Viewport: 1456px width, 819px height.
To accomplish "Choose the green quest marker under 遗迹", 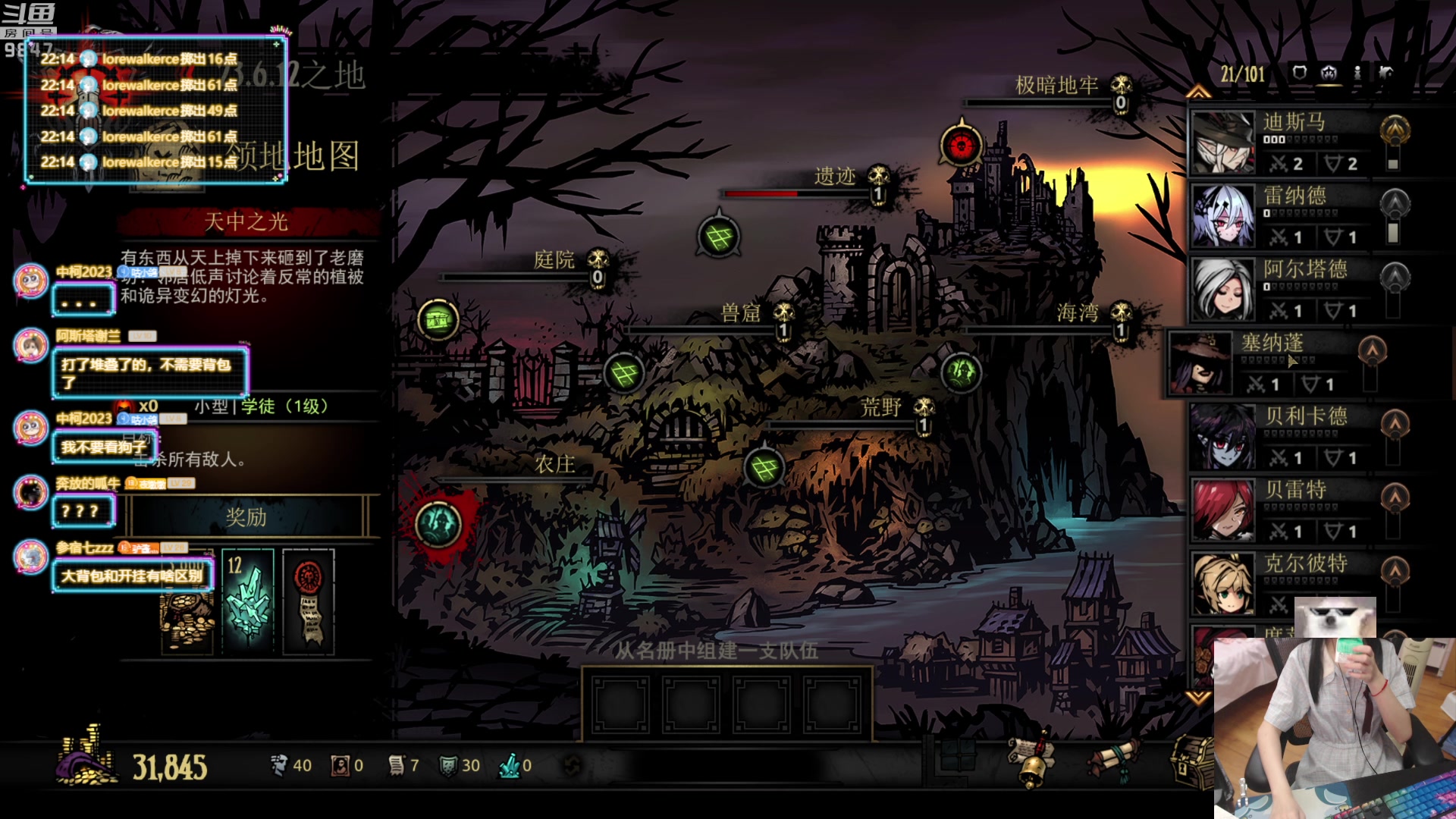I will 718,237.
